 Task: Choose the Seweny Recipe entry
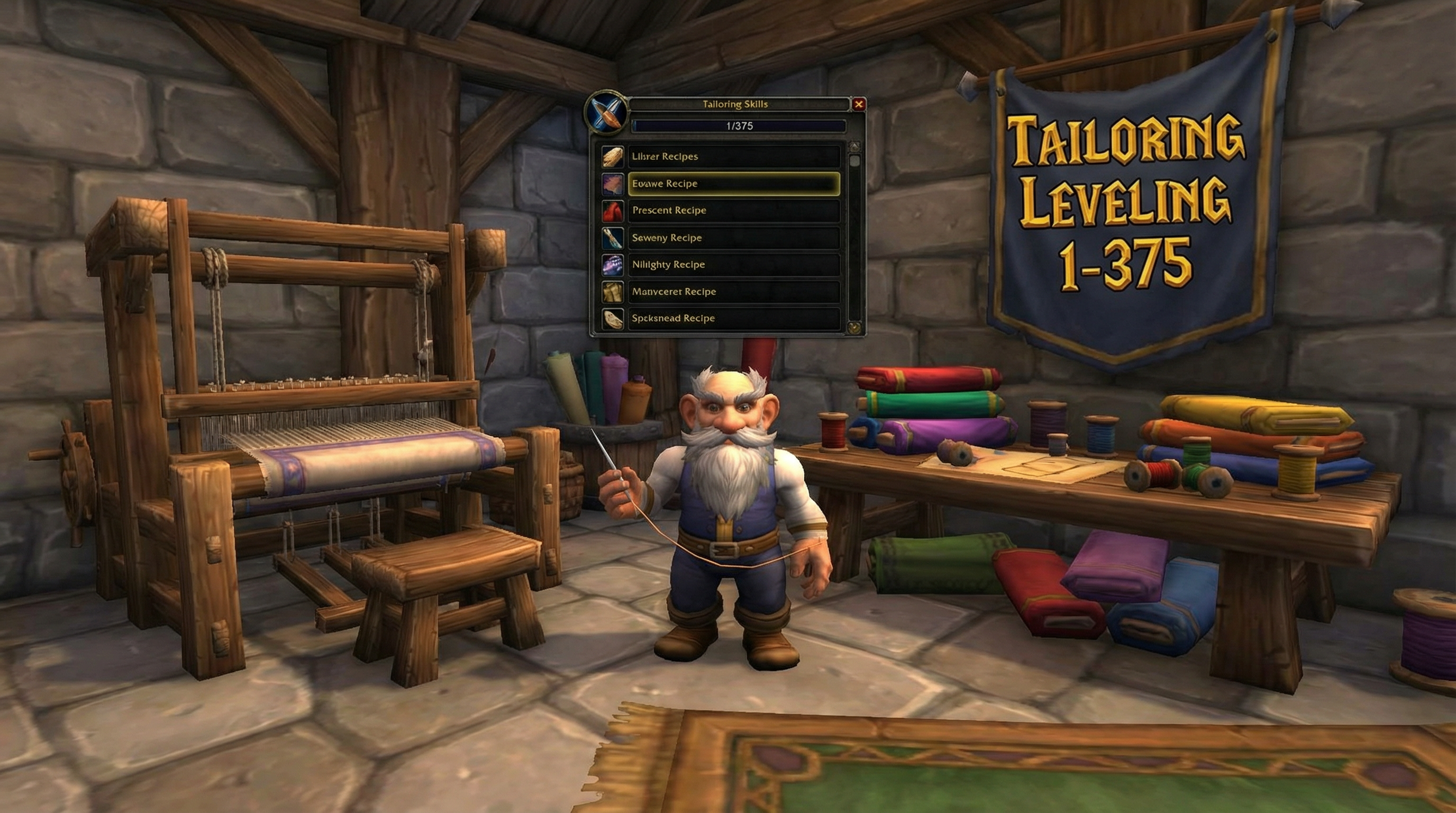coord(734,238)
